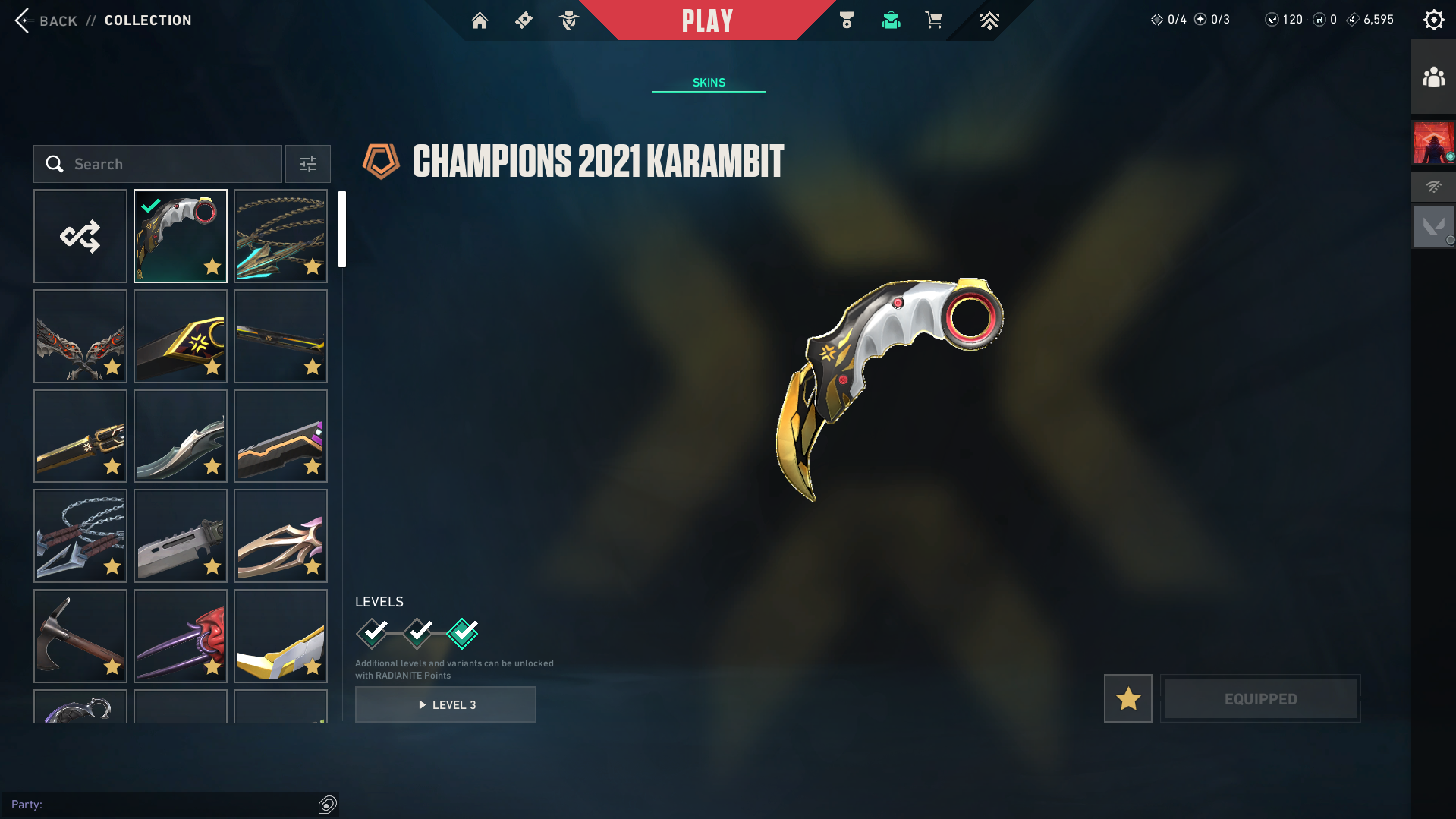Open the battle pass chevrons icon

(x=989, y=20)
